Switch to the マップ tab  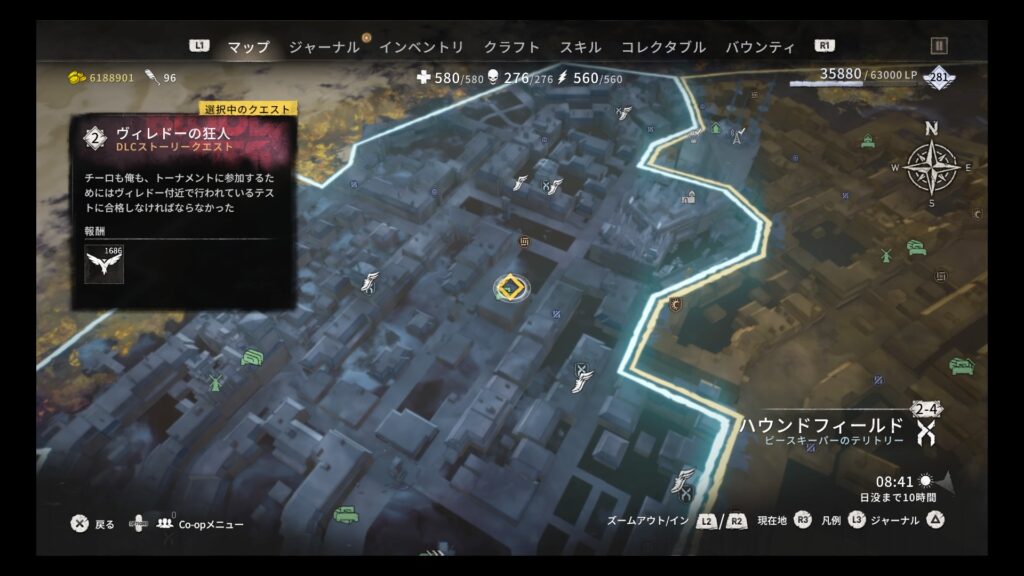click(x=248, y=47)
